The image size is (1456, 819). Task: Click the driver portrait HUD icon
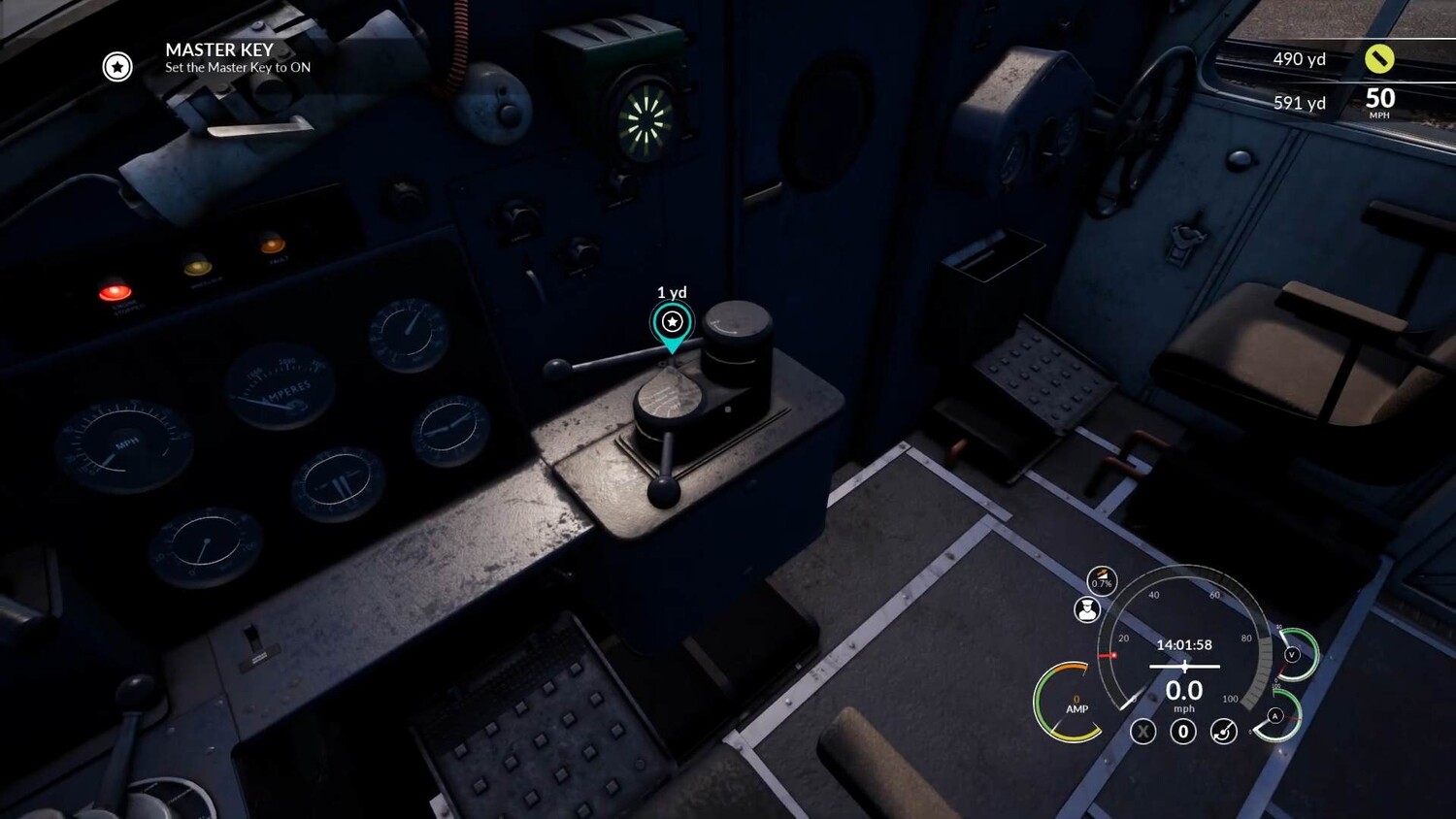[1087, 609]
